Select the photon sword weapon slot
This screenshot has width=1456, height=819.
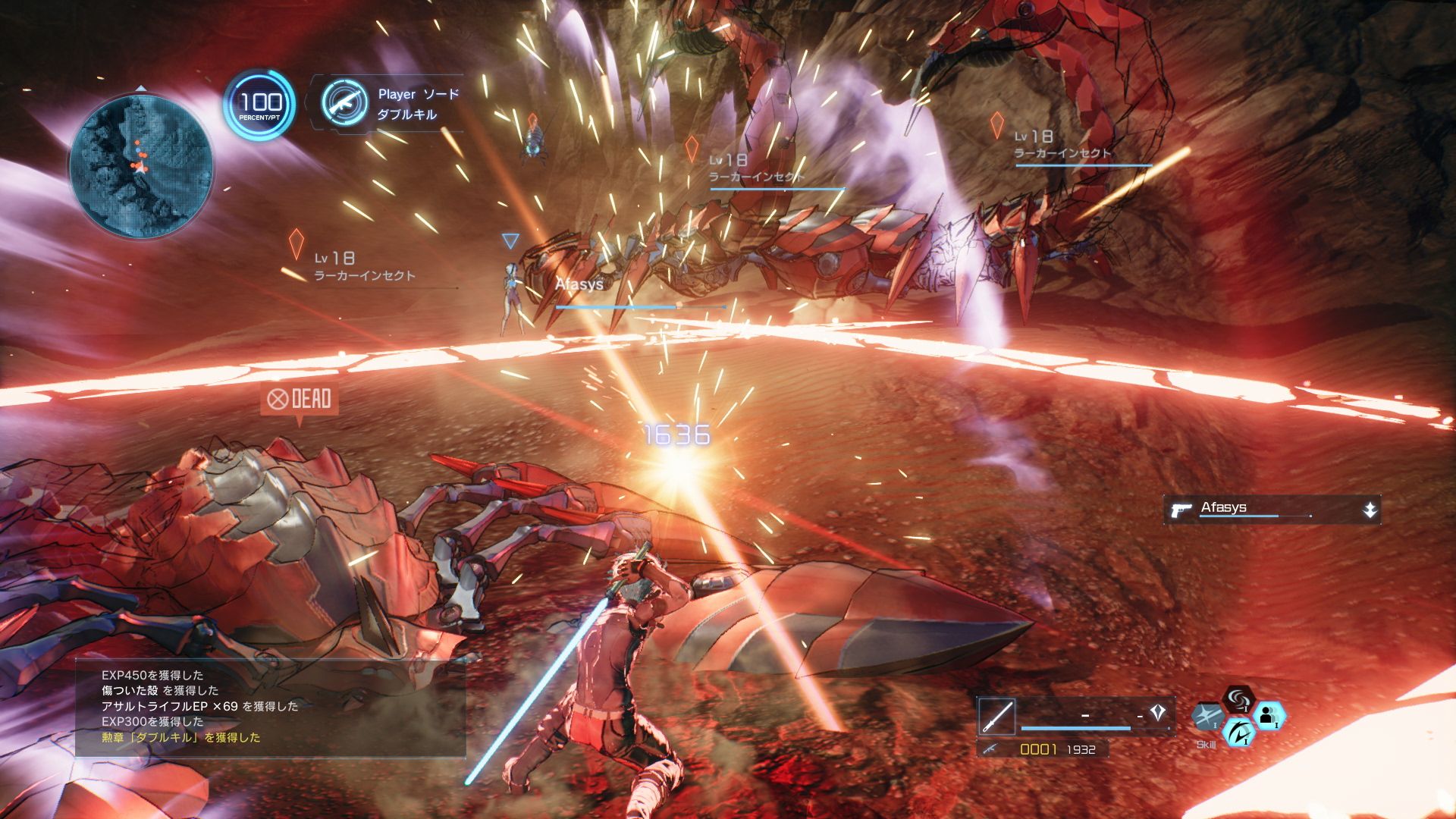click(996, 715)
